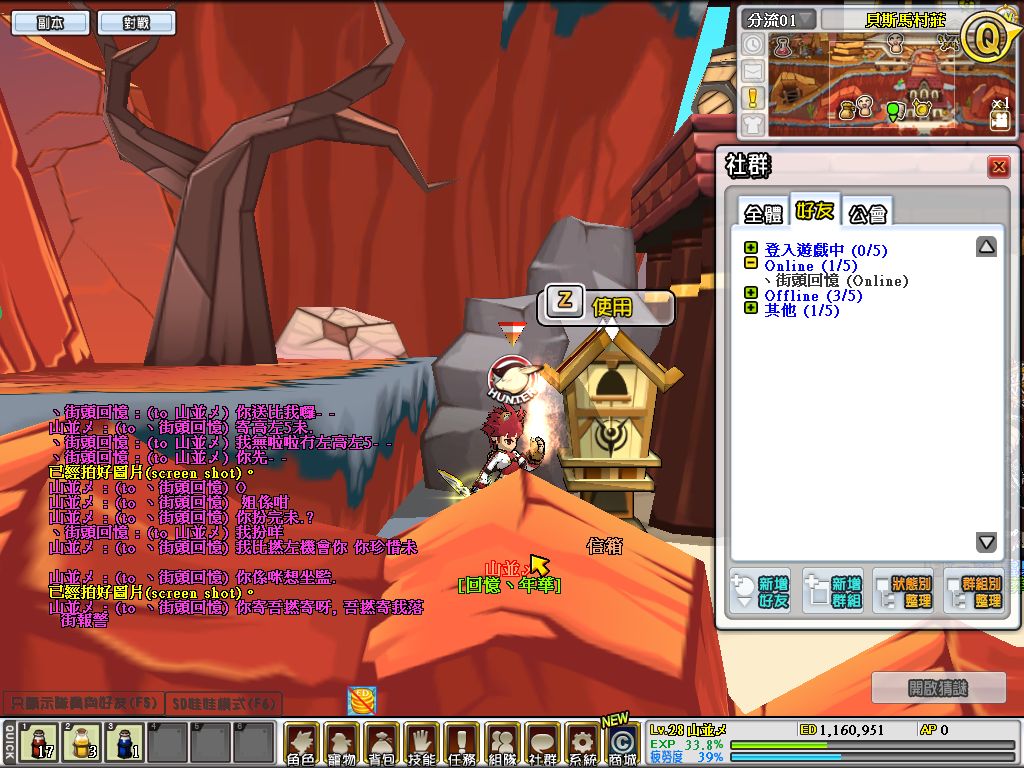Image resolution: width=1024 pixels, height=768 pixels.
Task: Close the 社群 community window
Action: (x=997, y=167)
